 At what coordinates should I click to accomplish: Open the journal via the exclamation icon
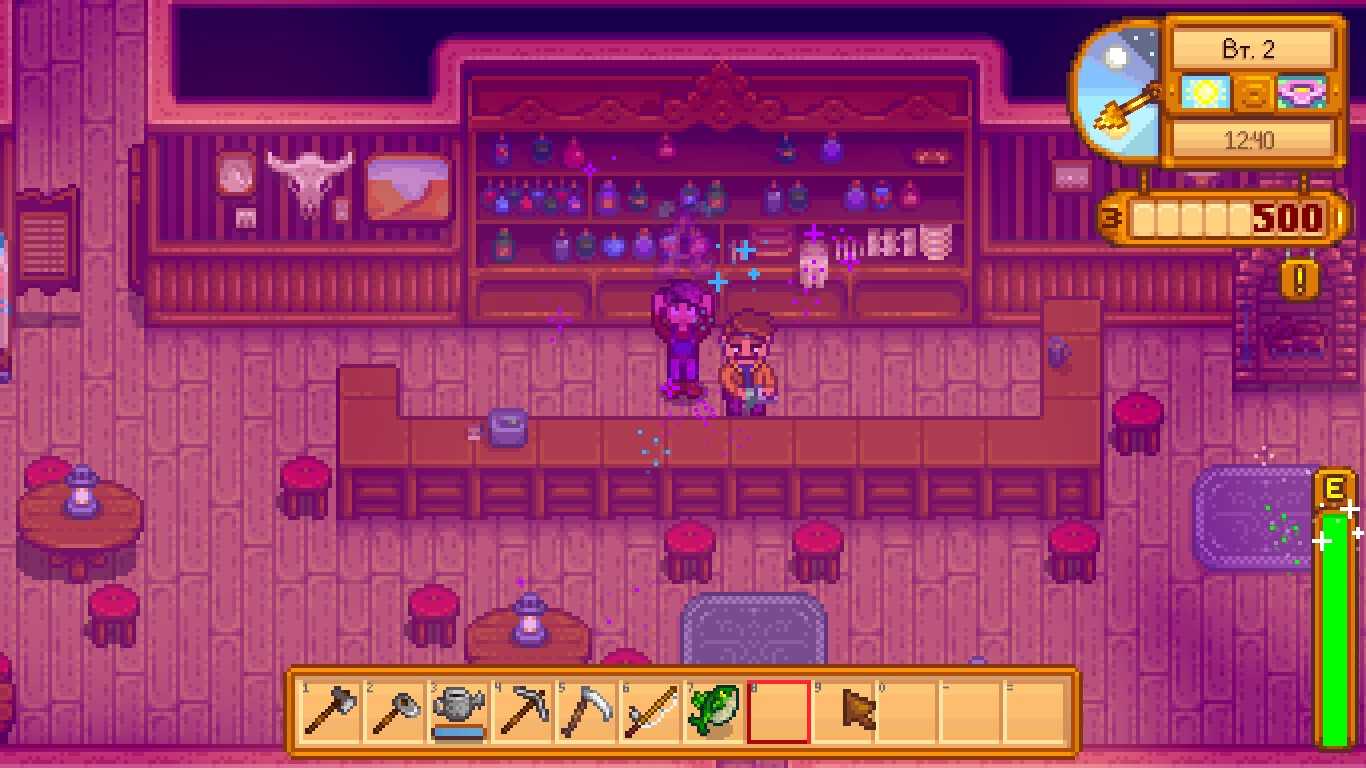click(x=1299, y=279)
